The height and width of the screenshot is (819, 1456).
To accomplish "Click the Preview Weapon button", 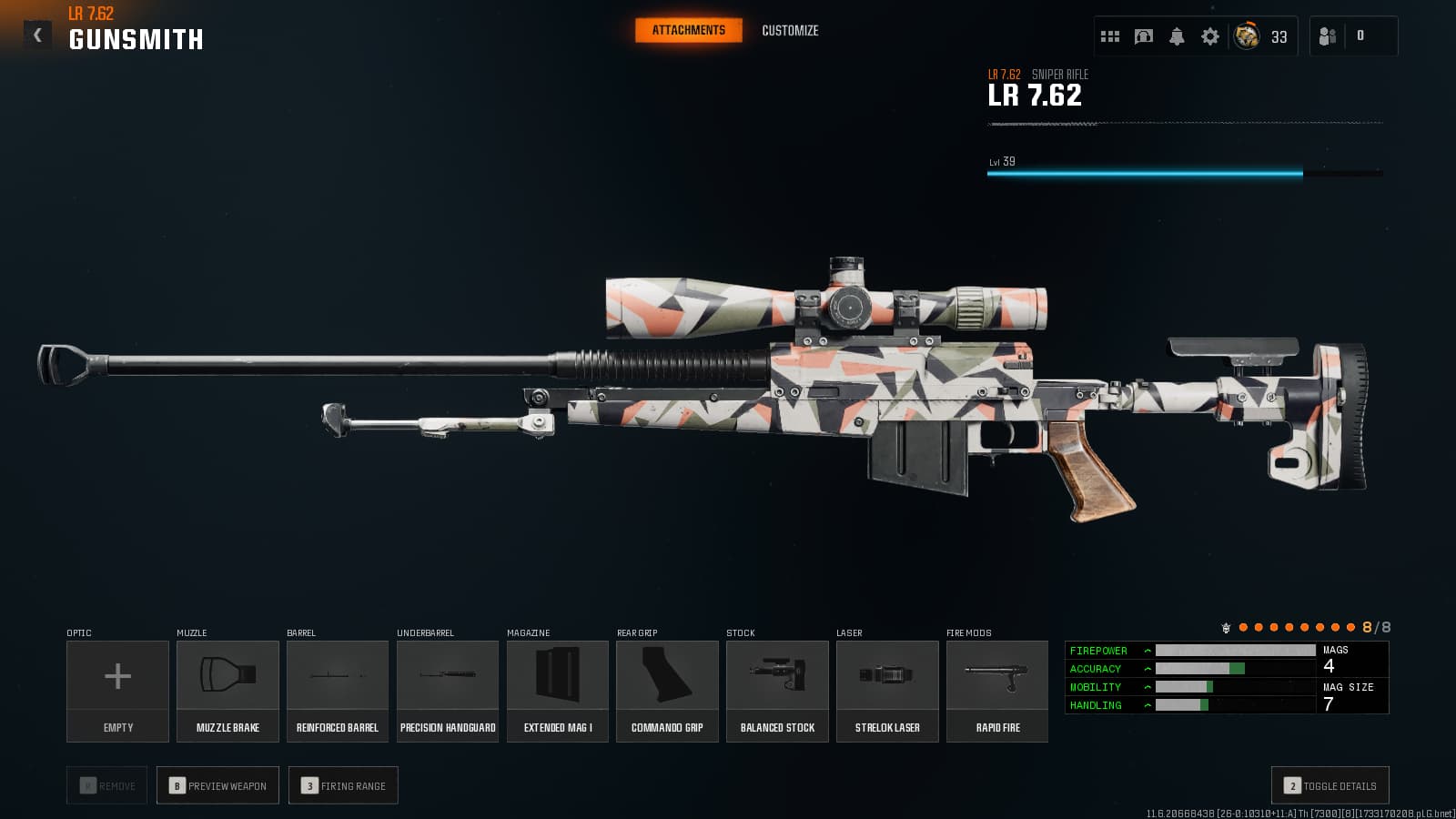I will pyautogui.click(x=217, y=785).
